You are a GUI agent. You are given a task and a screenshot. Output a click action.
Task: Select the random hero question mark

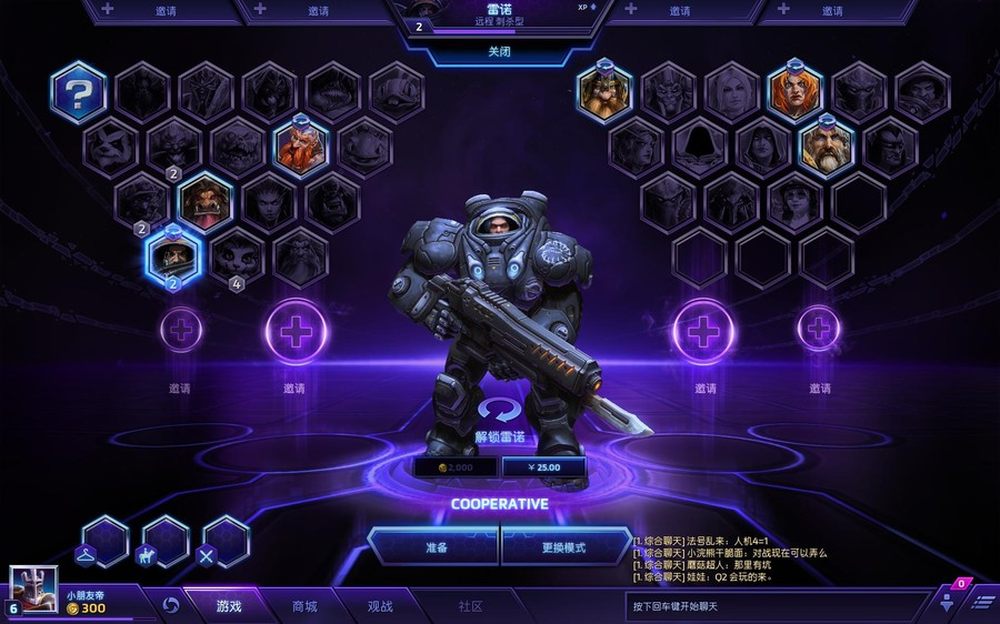click(x=79, y=93)
